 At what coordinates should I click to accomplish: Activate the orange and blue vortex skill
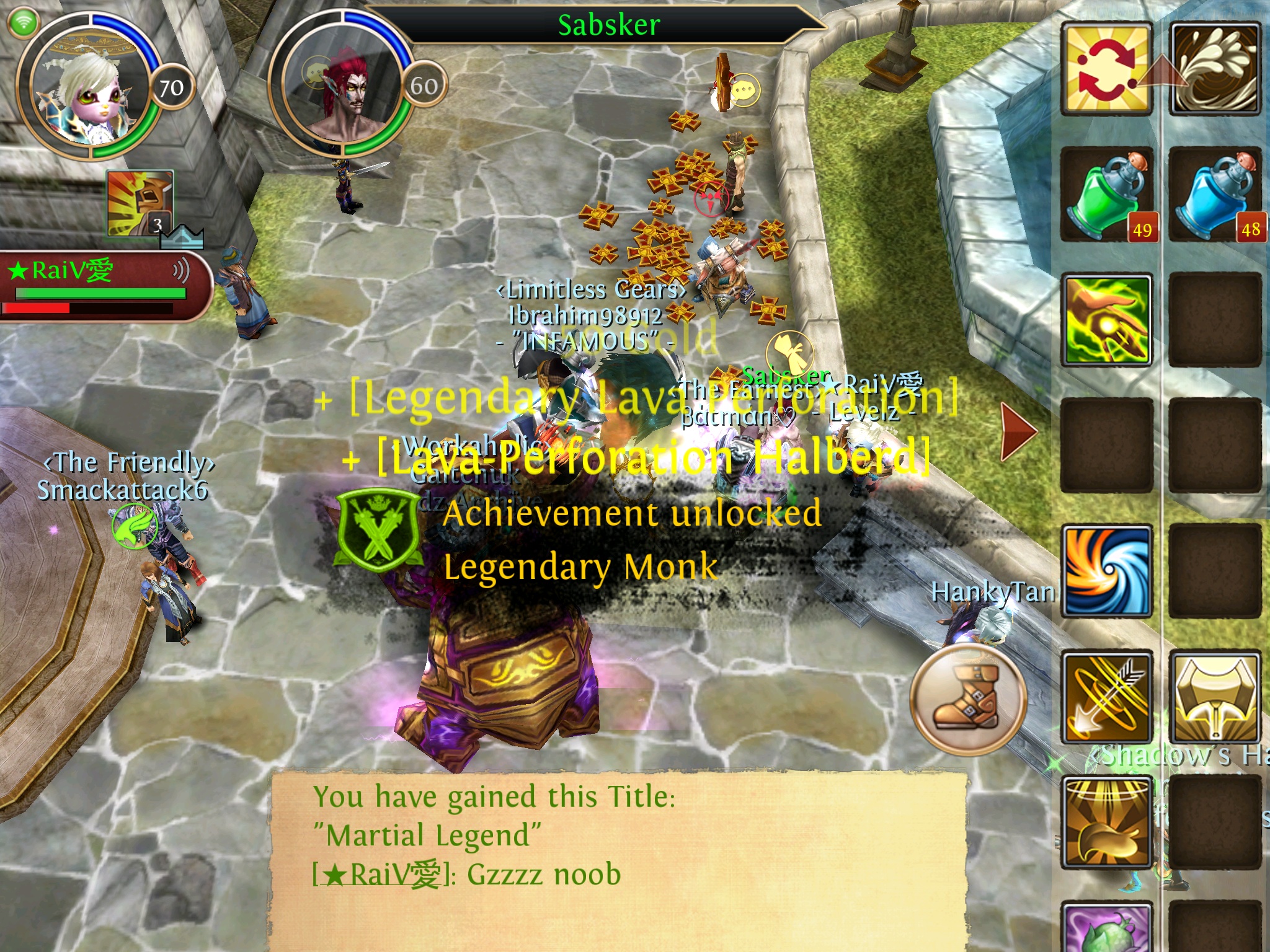coord(1107,571)
